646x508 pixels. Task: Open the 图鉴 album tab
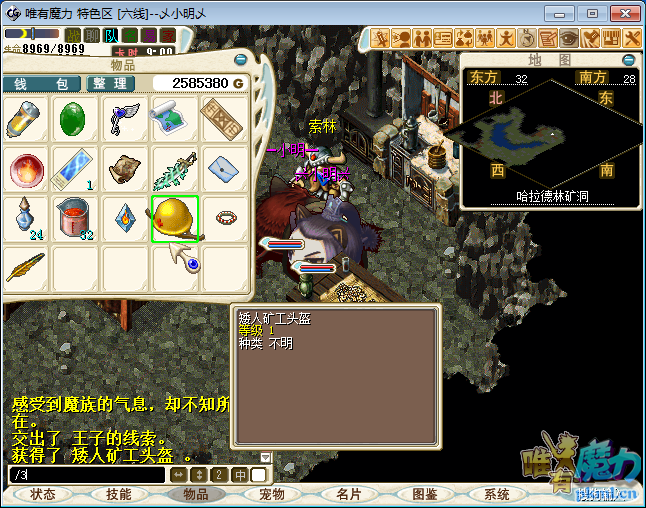pyautogui.click(x=424, y=495)
